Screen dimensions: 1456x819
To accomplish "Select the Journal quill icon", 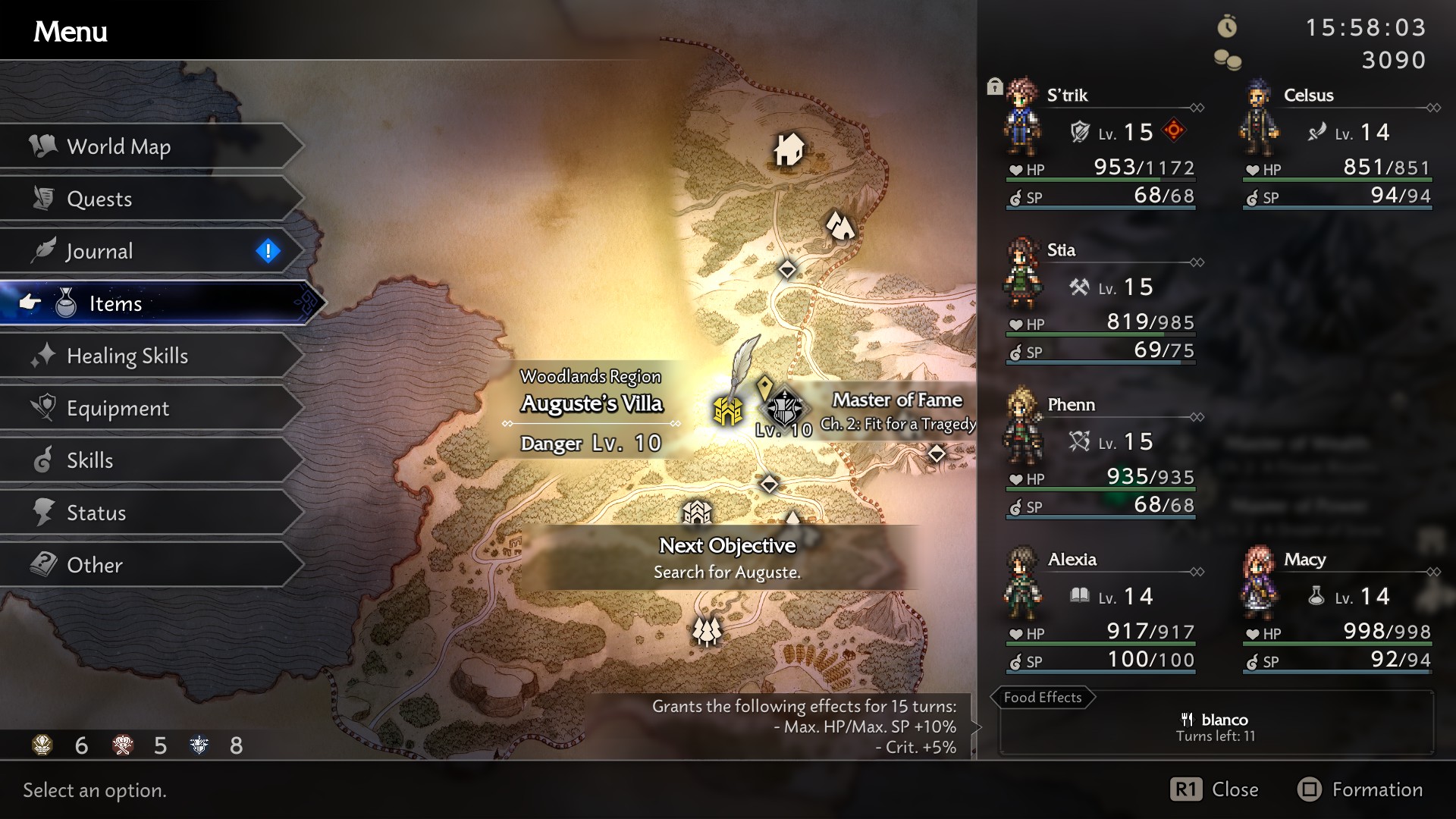I will click(x=43, y=250).
